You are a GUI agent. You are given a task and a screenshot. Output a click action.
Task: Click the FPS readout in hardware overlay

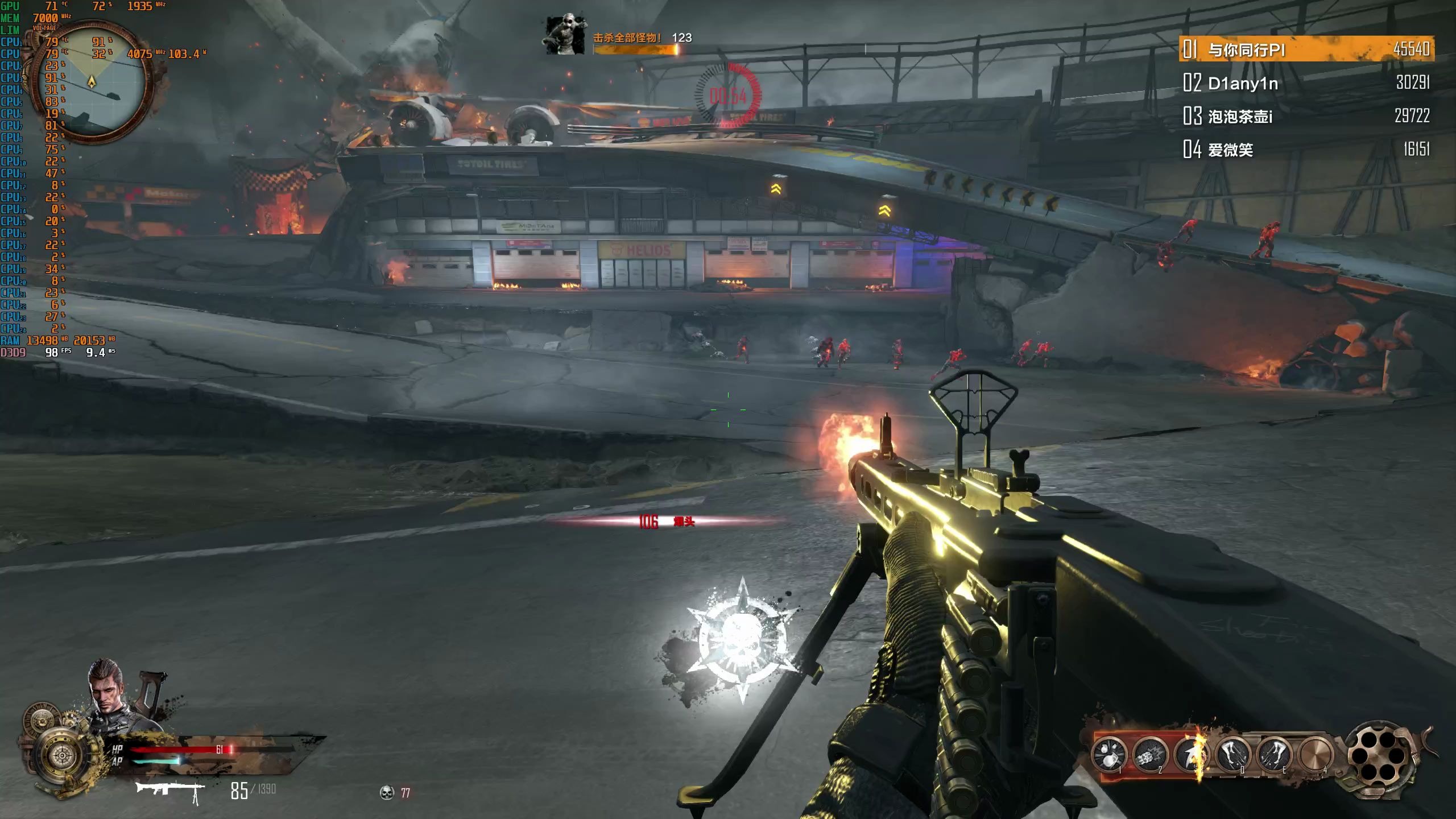pyautogui.click(x=57, y=353)
